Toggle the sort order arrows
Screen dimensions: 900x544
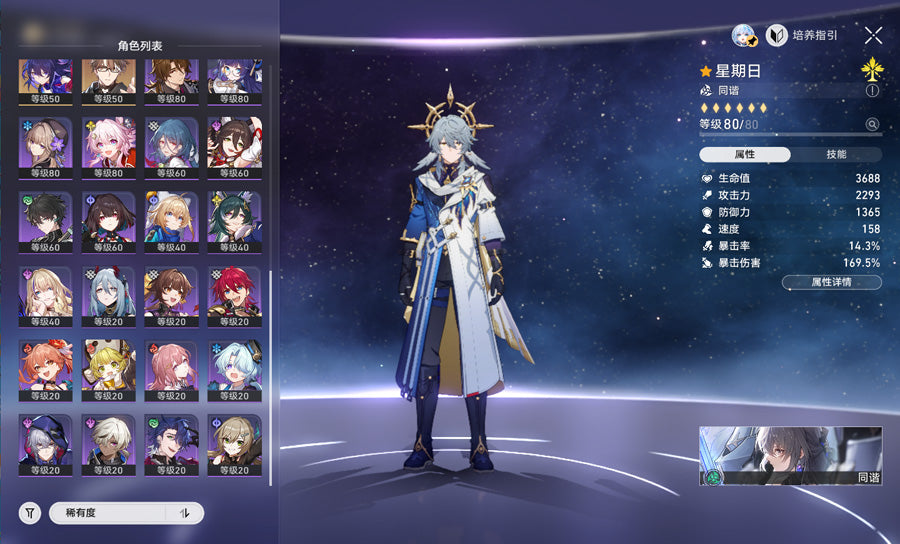pyautogui.click(x=184, y=513)
